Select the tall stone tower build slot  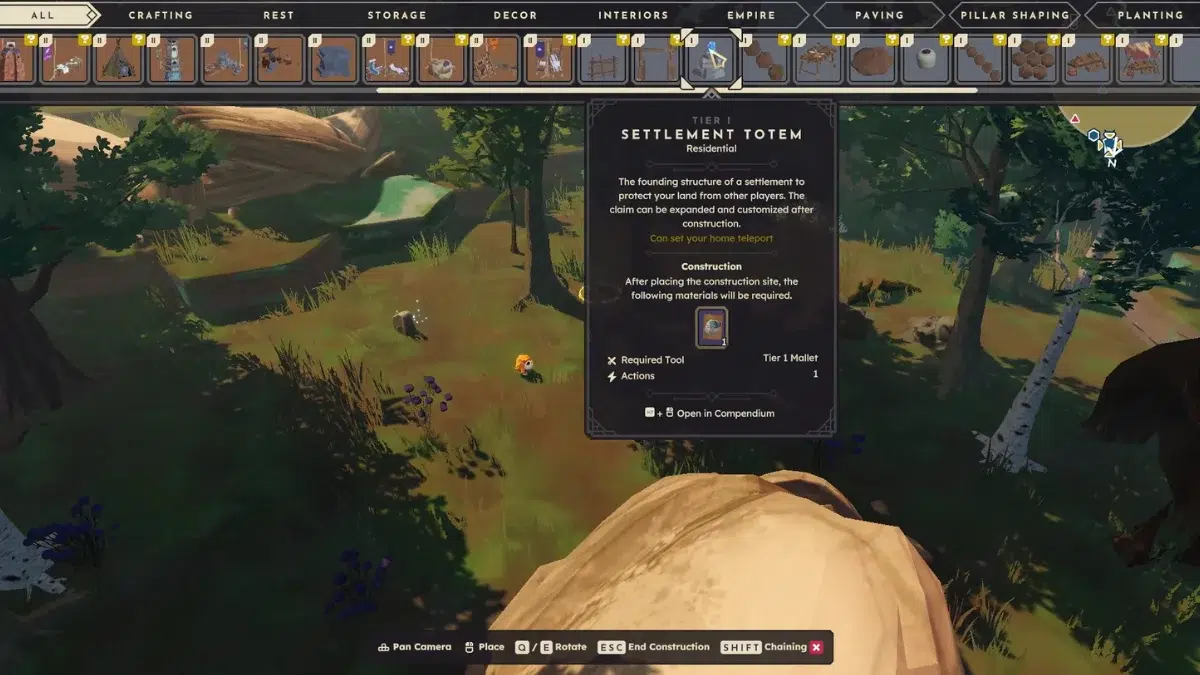(173, 60)
